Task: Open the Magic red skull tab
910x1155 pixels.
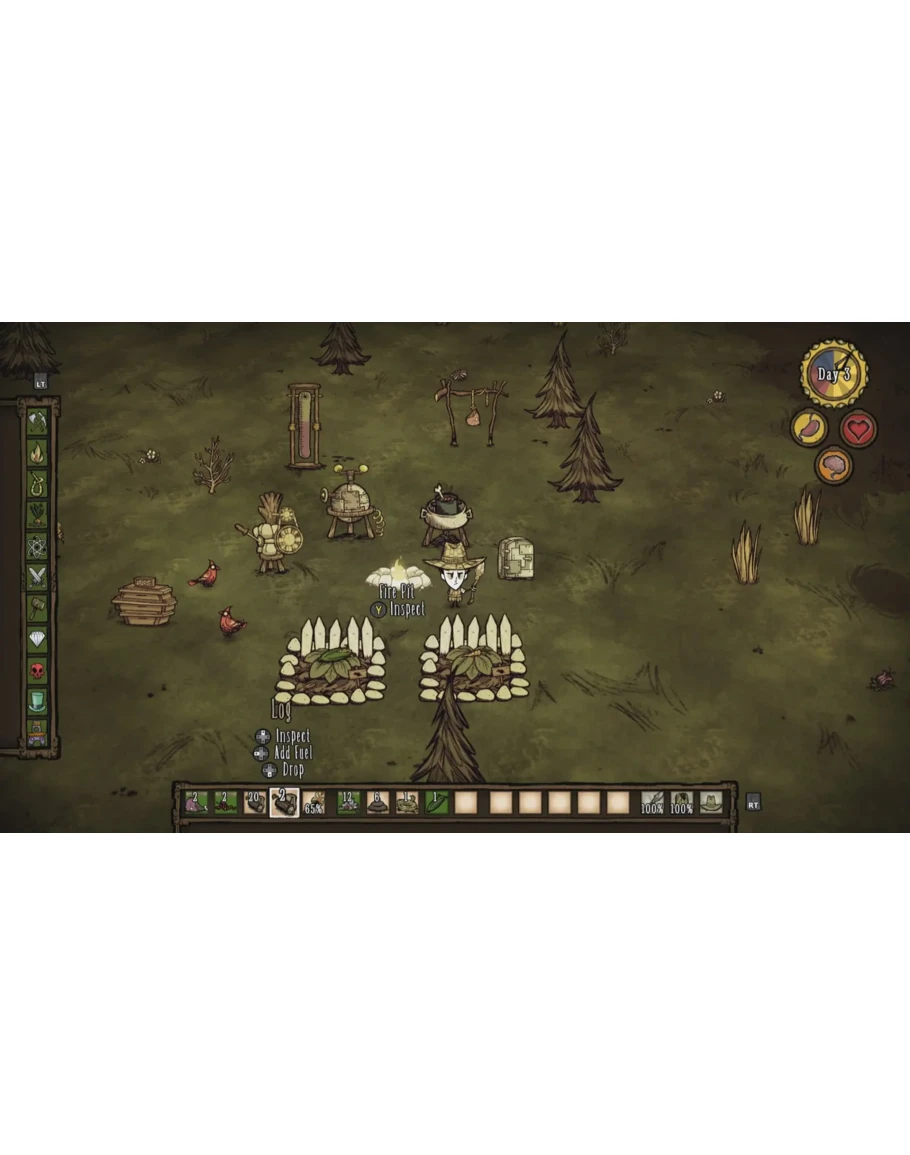Action: [38, 669]
